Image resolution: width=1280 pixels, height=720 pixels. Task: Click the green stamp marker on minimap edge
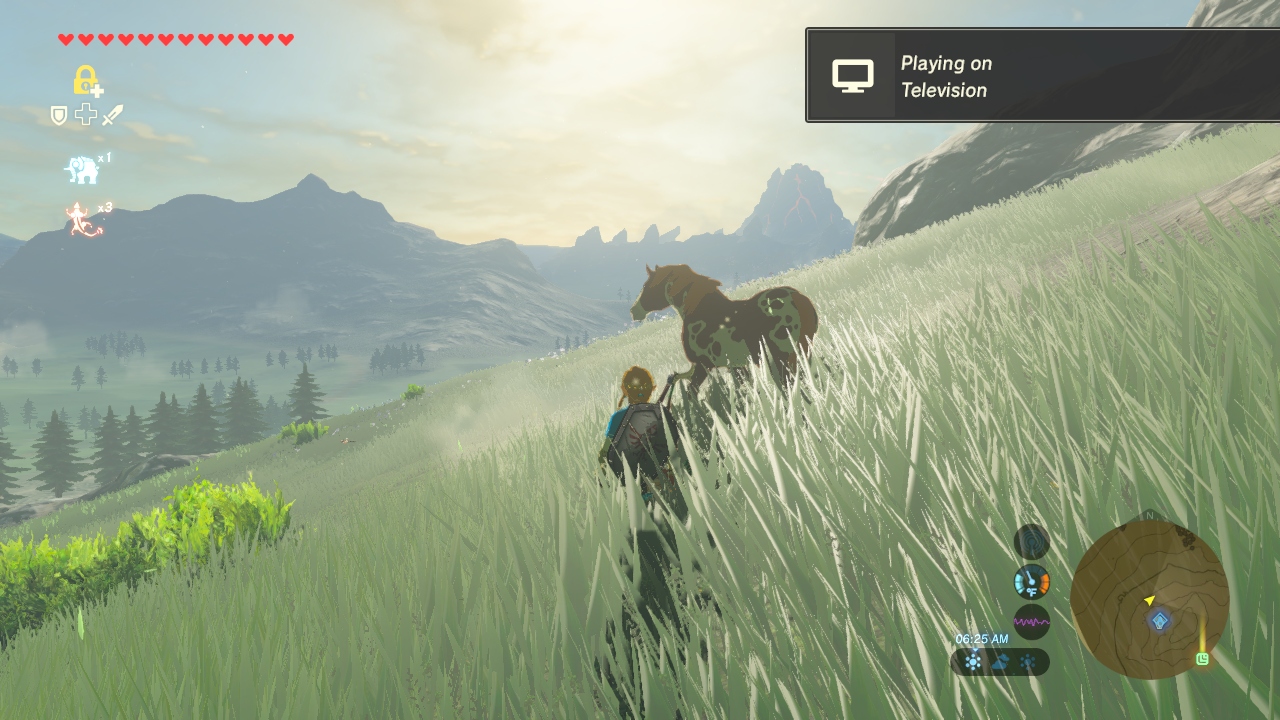point(1202,658)
